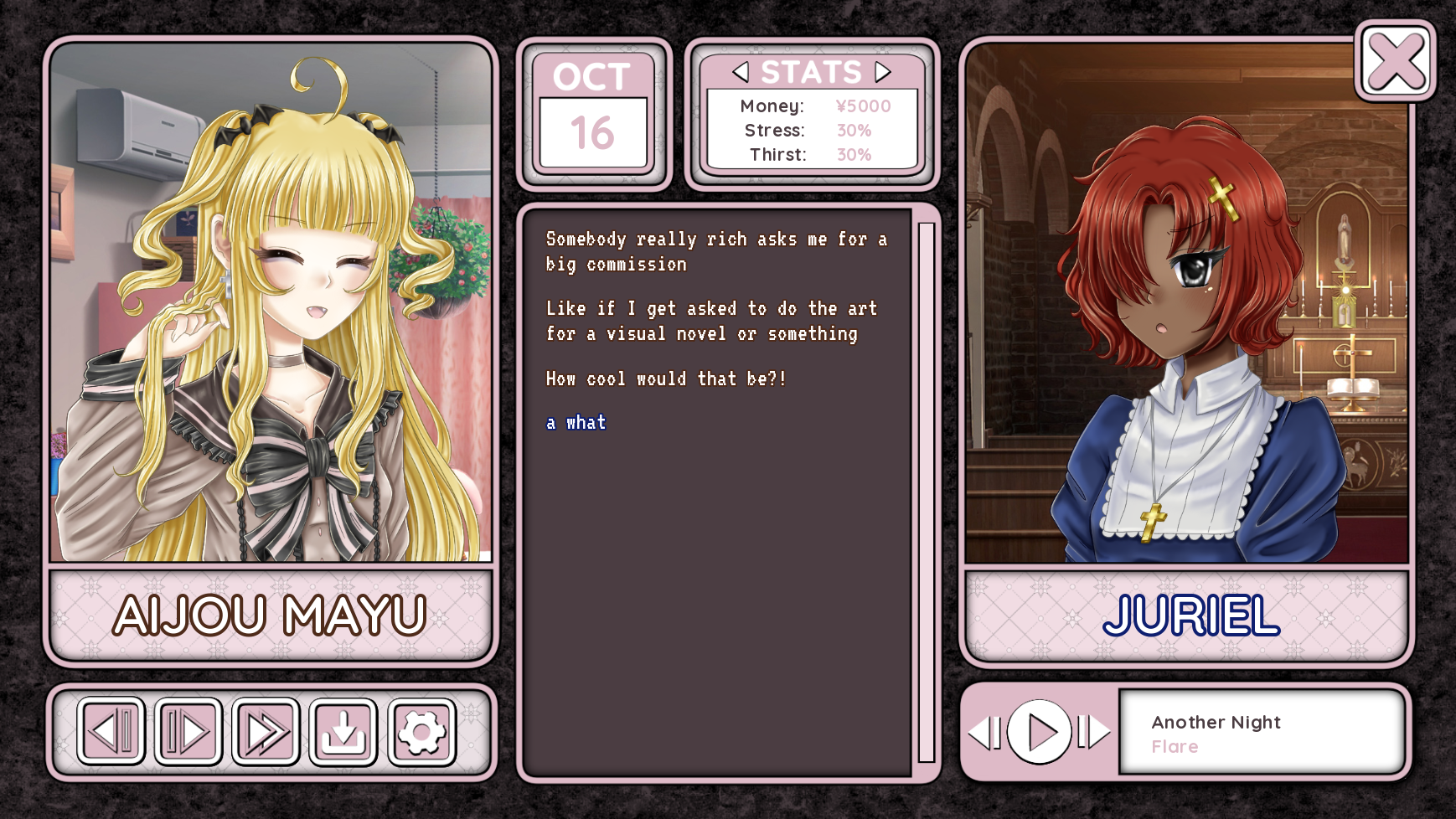
Task: Cycle to previous panel with left STATS arrow
Action: pyautogui.click(x=741, y=73)
